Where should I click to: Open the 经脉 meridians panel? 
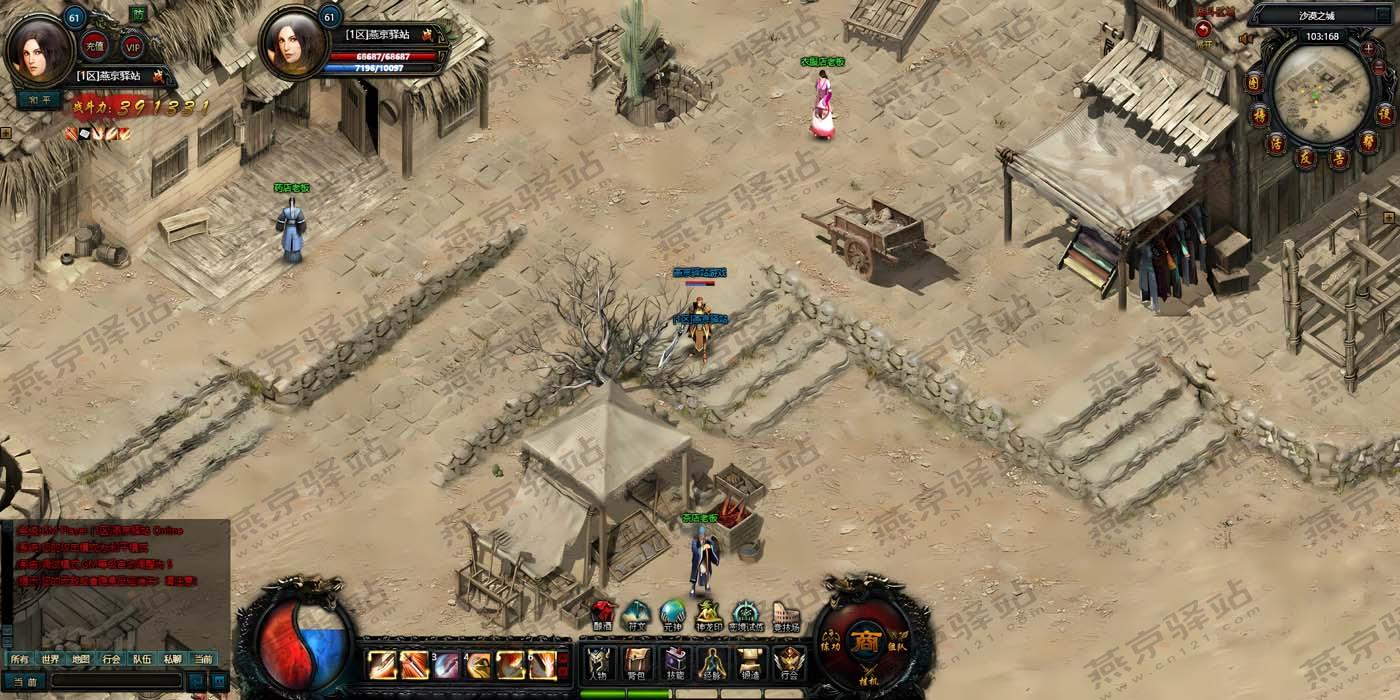[x=712, y=663]
